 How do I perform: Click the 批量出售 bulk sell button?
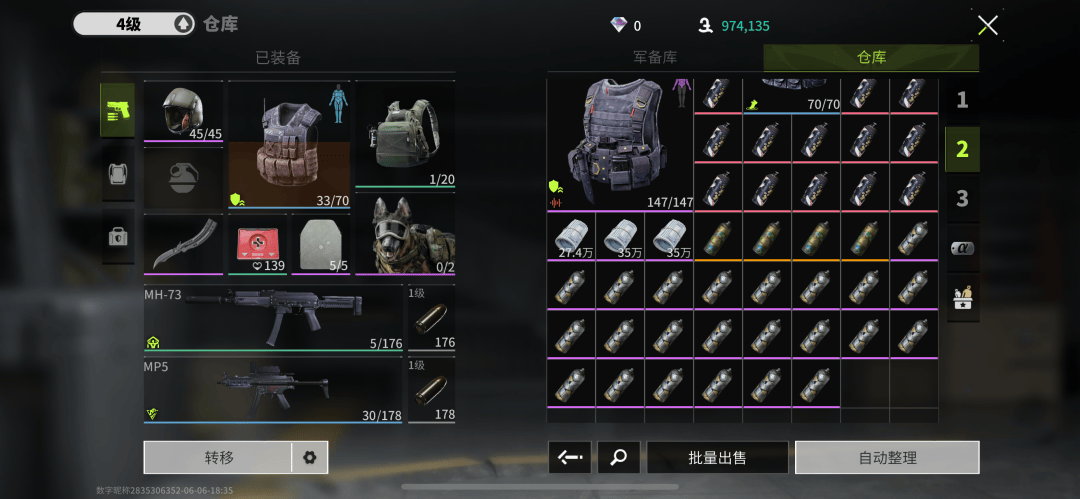click(x=717, y=457)
